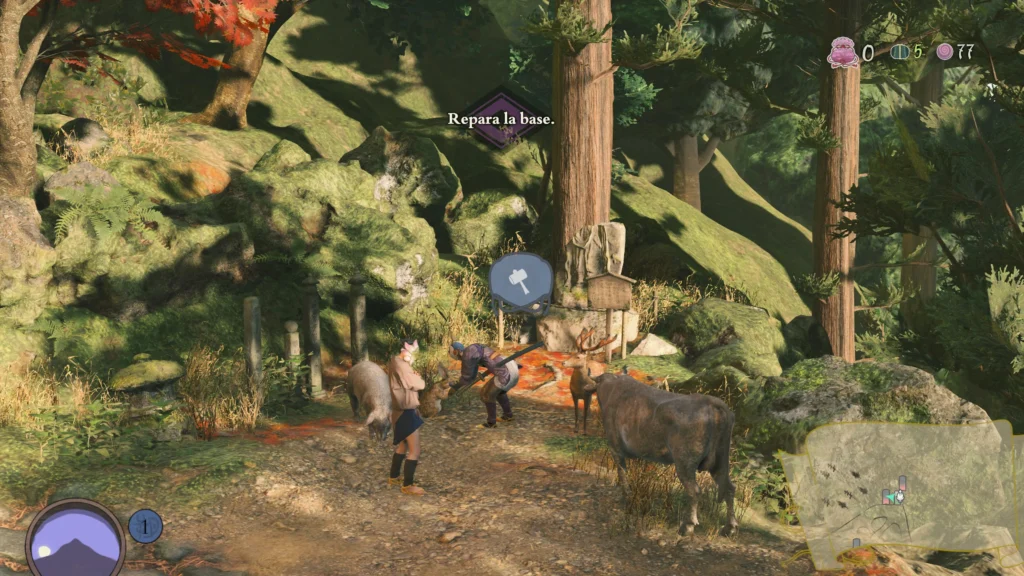This screenshot has width=1024, height=576.
Task: Select the blue number 1 badge
Action: pyautogui.click(x=146, y=526)
